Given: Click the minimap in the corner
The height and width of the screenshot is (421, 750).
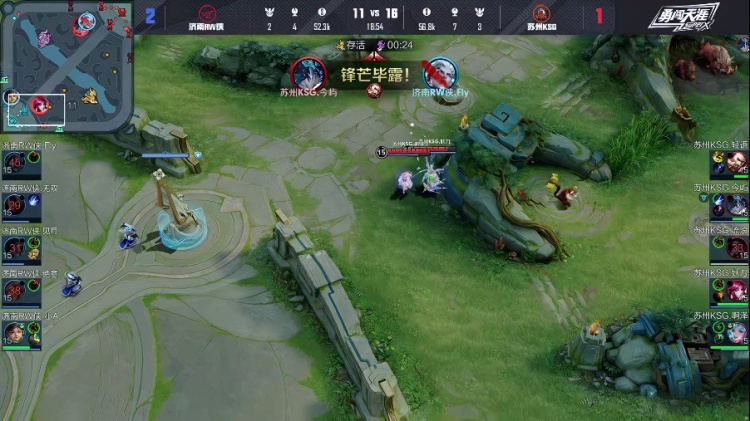Looking at the screenshot, I should point(66,65).
